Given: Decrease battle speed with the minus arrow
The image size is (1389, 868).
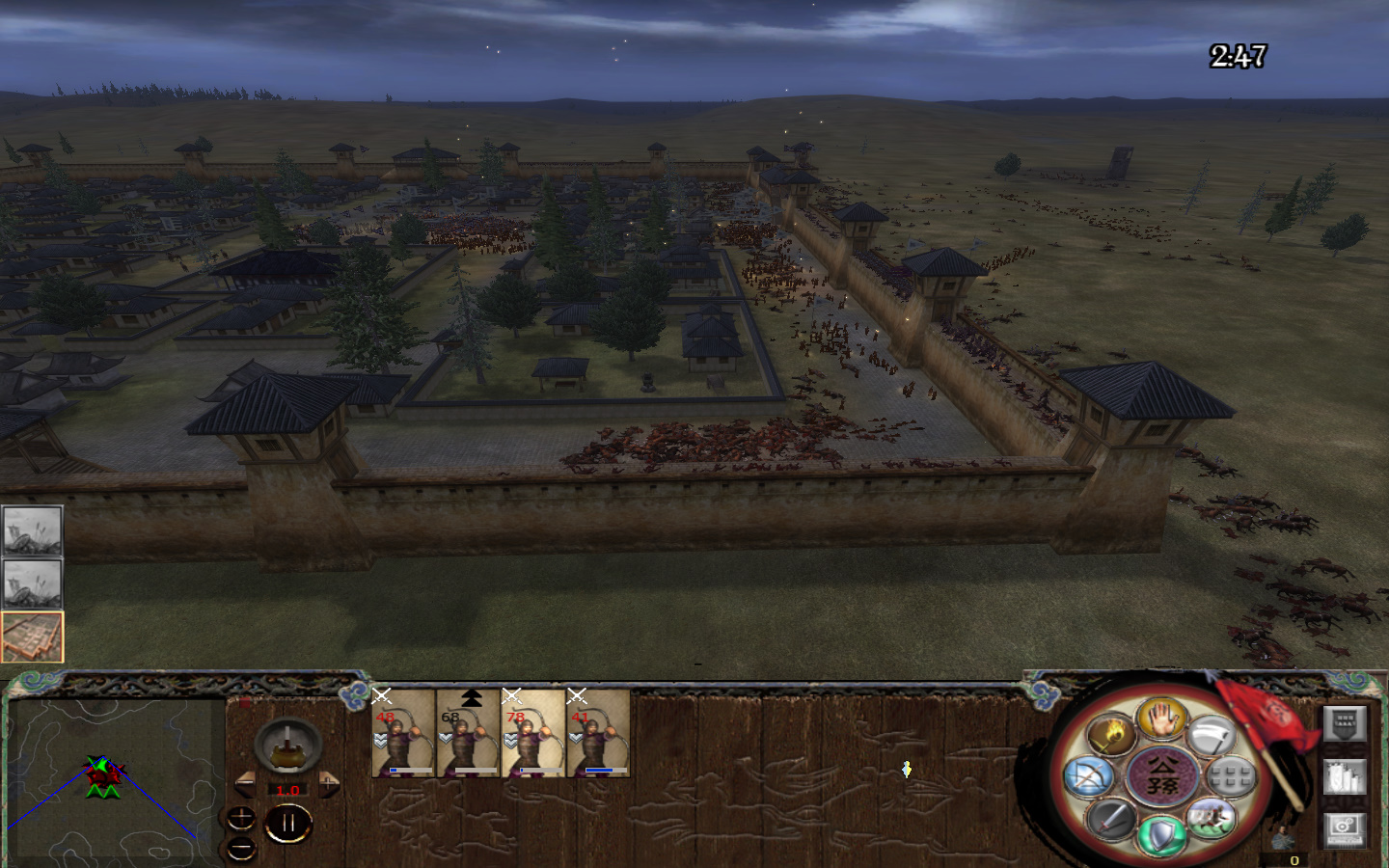Looking at the screenshot, I should (245, 784).
